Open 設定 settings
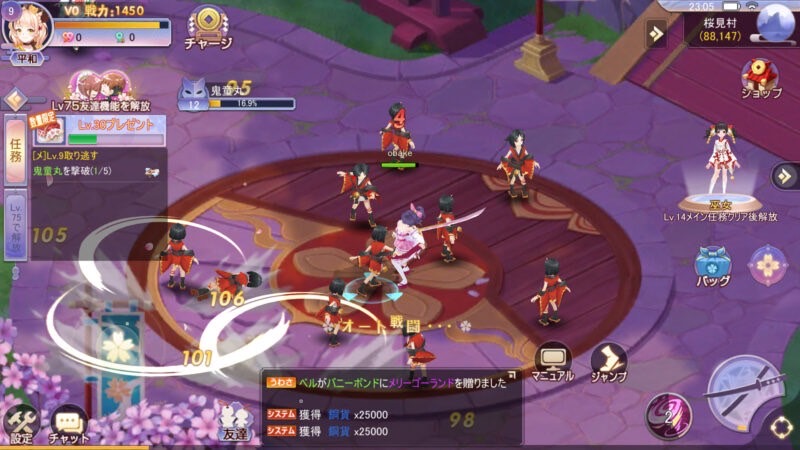The image size is (800, 450). coord(21,424)
